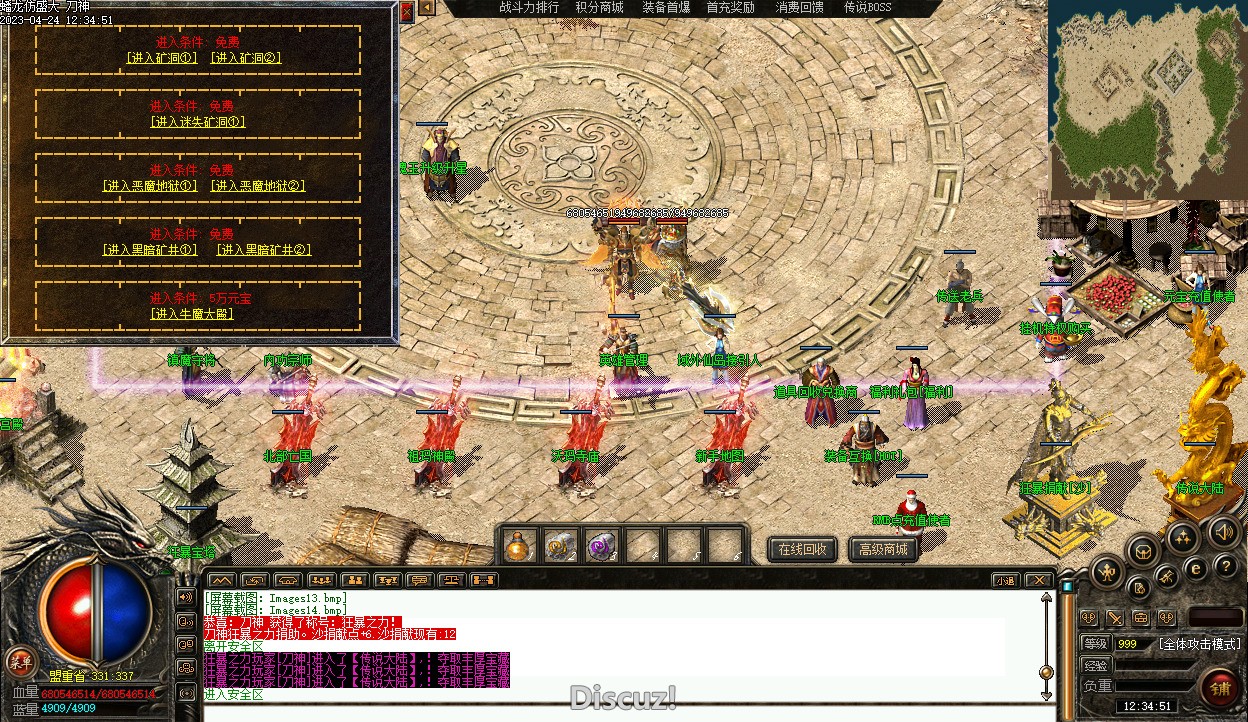This screenshot has width=1248, height=722.
Task: Open the 高级商城 premium shop button
Action: [x=883, y=549]
